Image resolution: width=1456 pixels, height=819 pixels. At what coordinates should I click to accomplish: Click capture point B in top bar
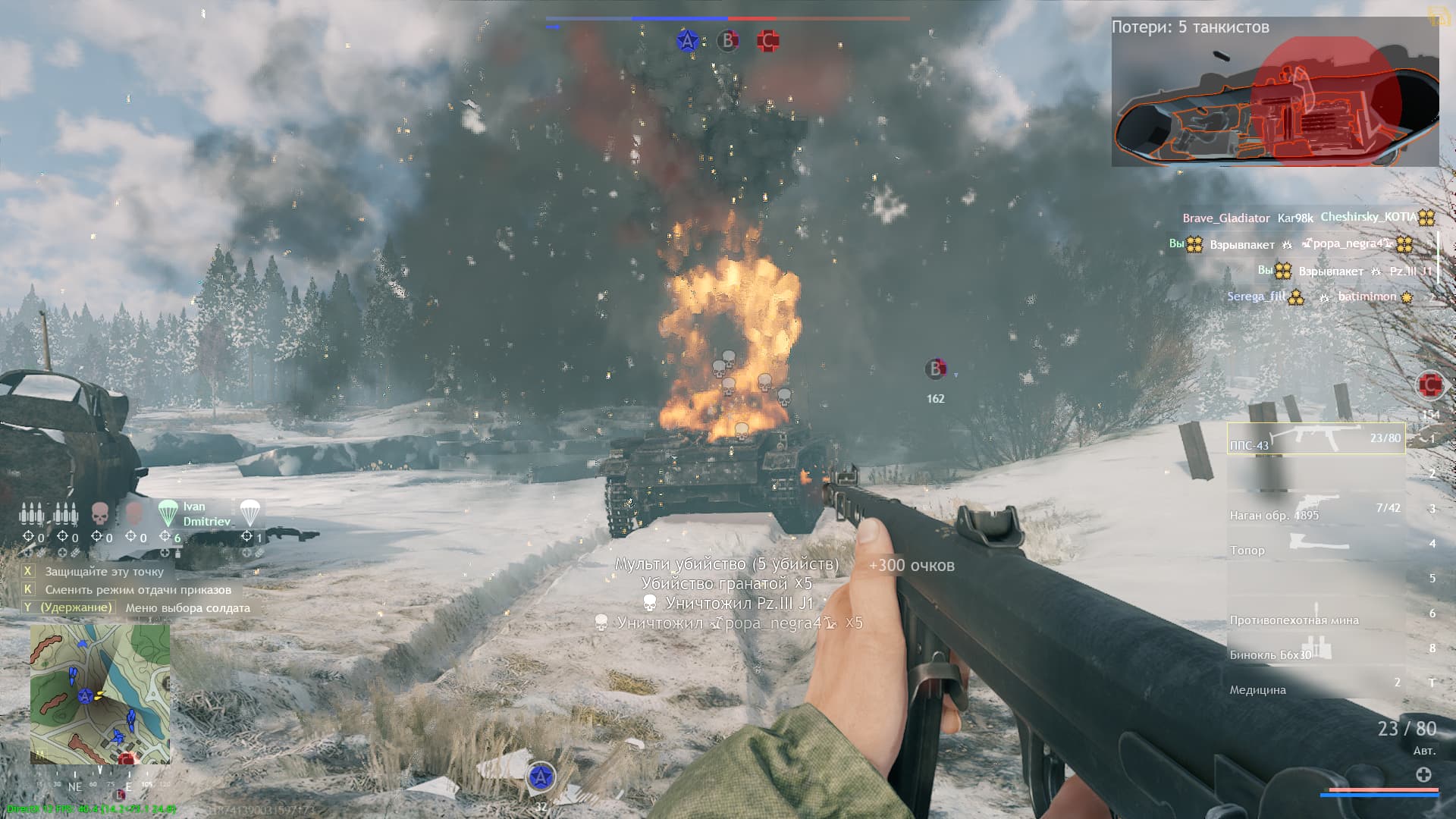728,41
